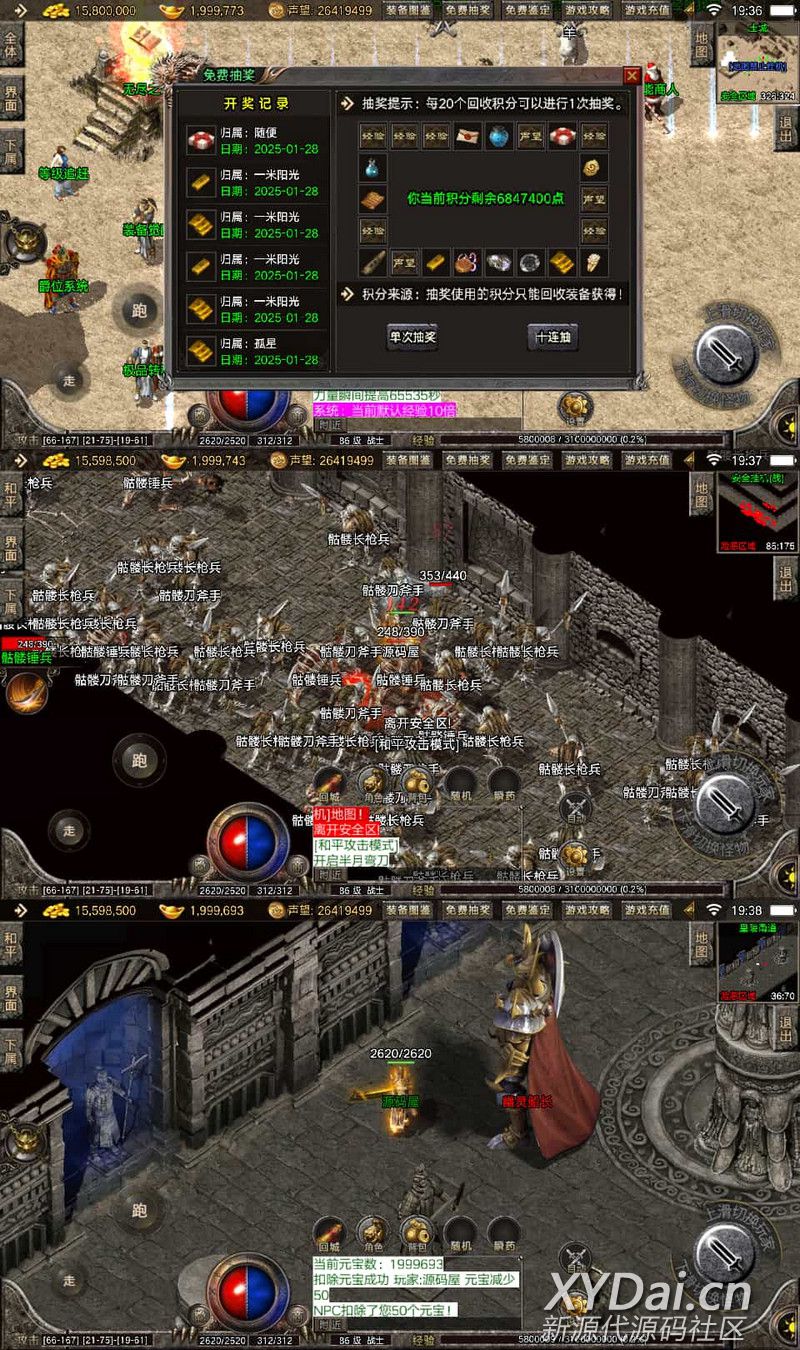Choose the beaded necklace prize slot
The image size is (800, 1350).
point(468,262)
